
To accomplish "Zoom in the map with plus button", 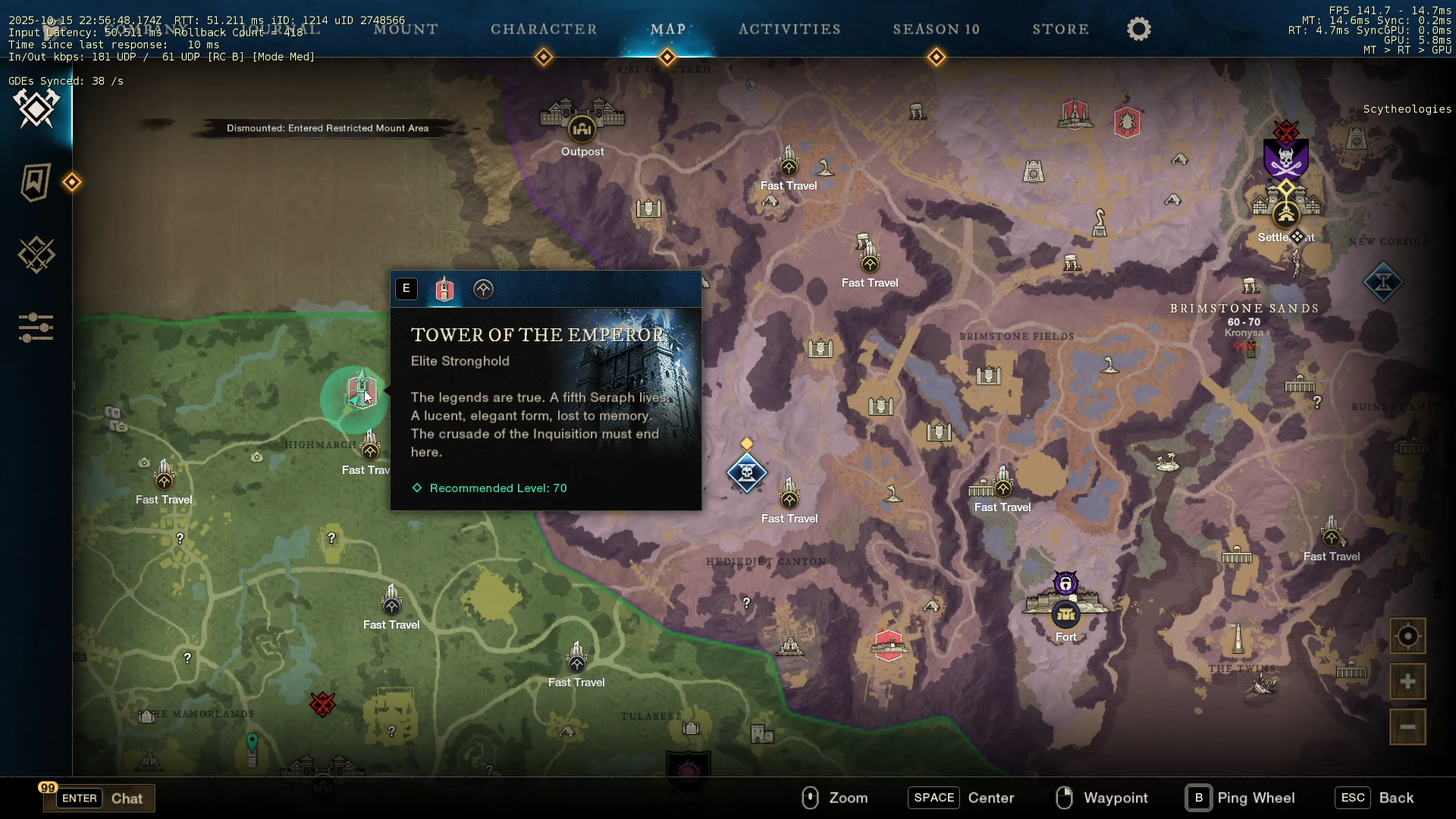I will (x=1407, y=682).
